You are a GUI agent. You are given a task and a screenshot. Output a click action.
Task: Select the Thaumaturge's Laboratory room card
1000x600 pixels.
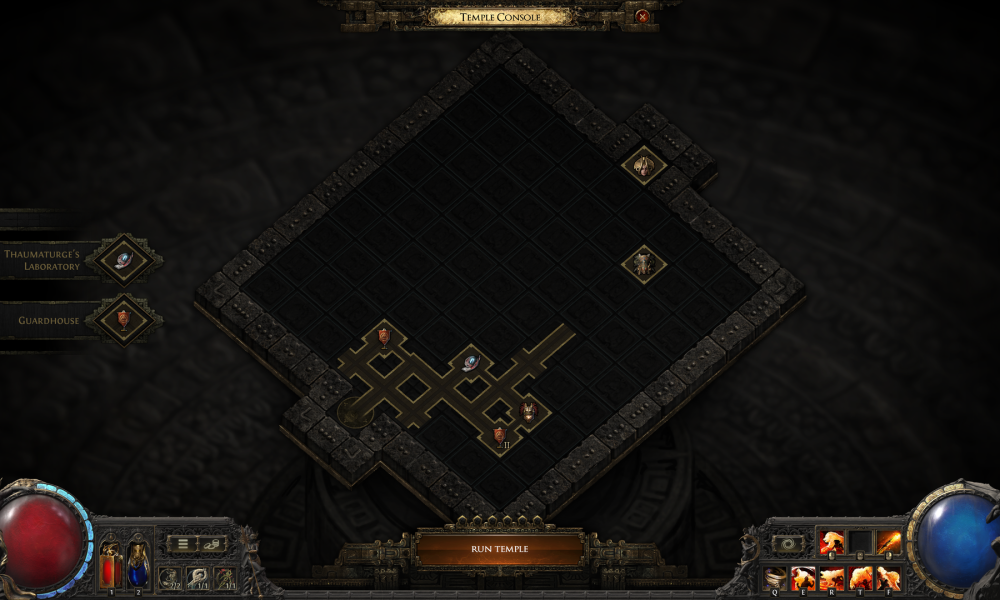point(123,259)
